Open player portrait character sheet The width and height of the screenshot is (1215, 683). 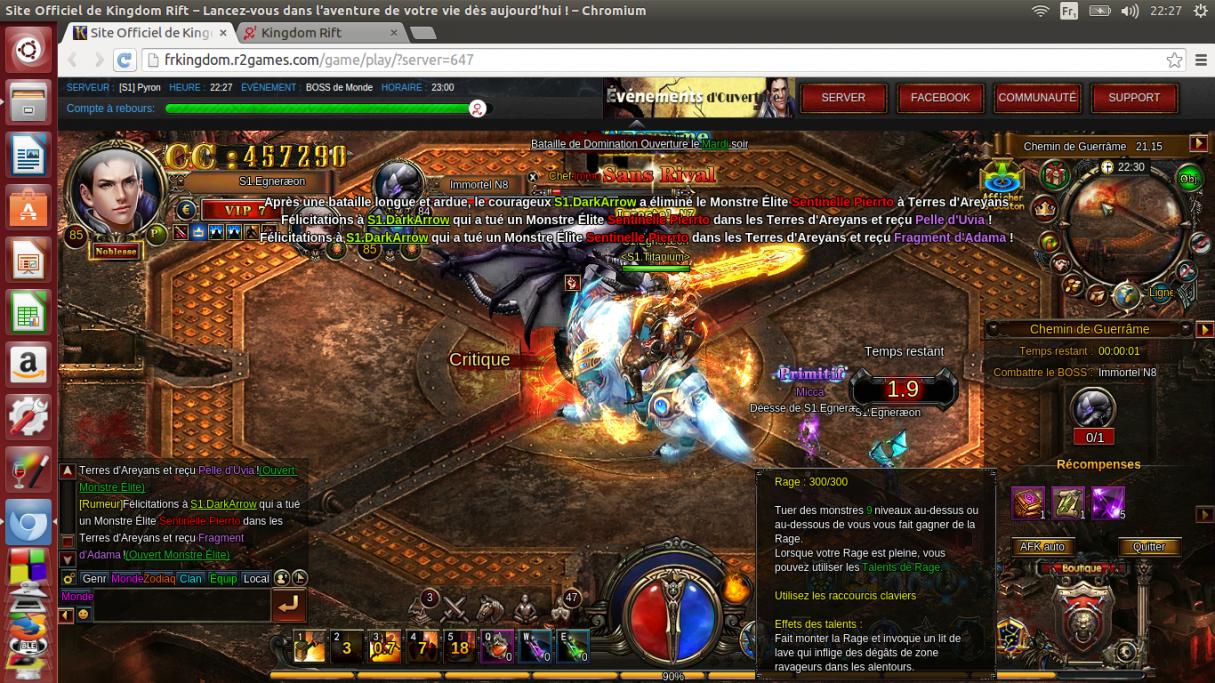click(x=113, y=192)
